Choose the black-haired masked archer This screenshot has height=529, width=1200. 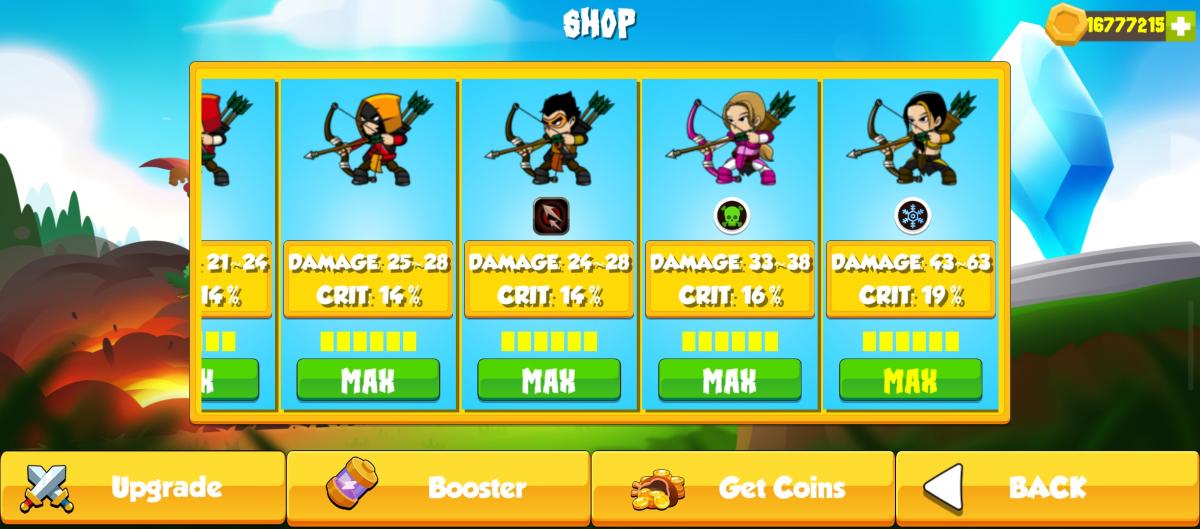click(549, 138)
